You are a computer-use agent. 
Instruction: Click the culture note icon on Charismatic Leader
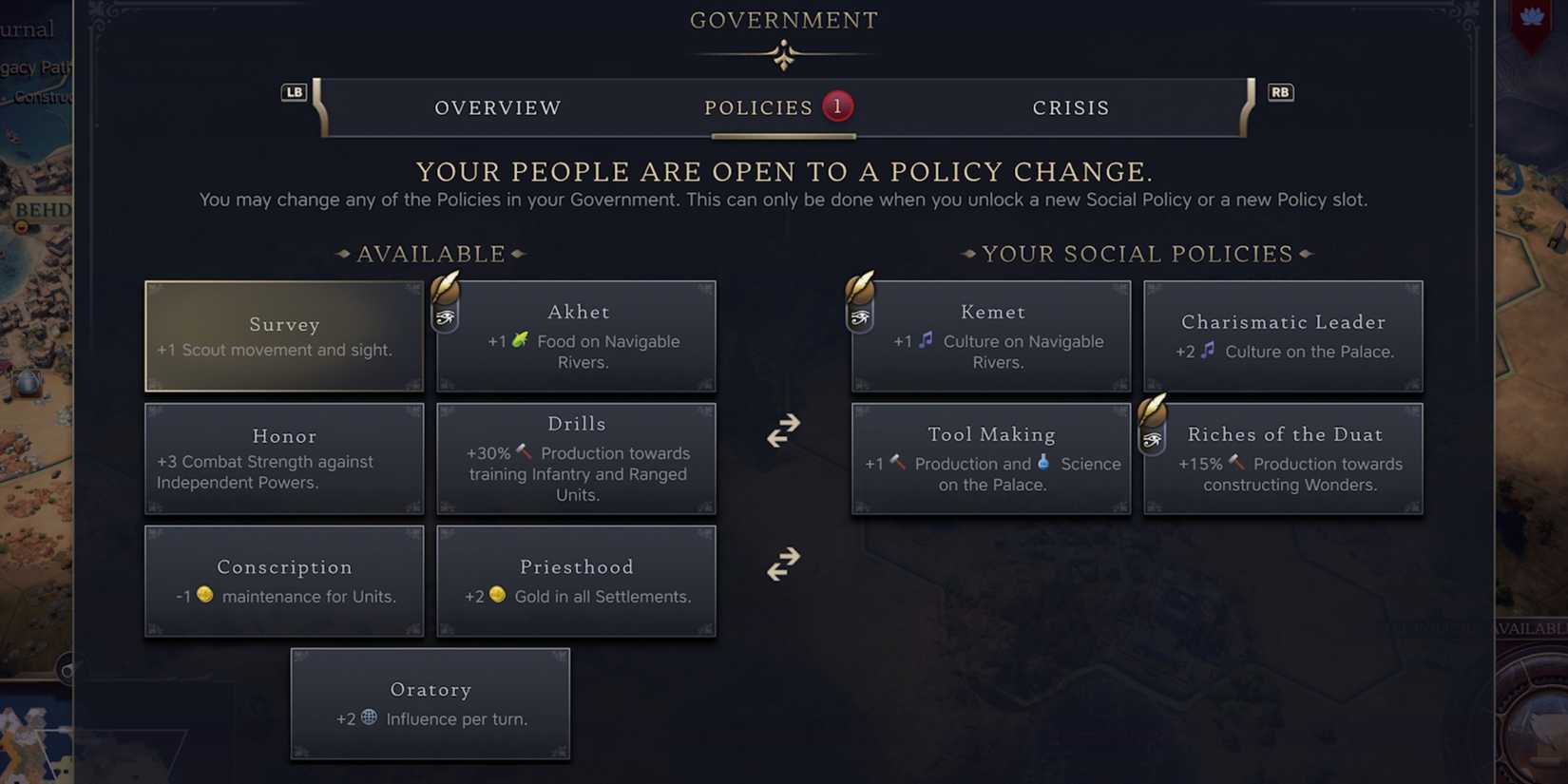[x=1209, y=351]
